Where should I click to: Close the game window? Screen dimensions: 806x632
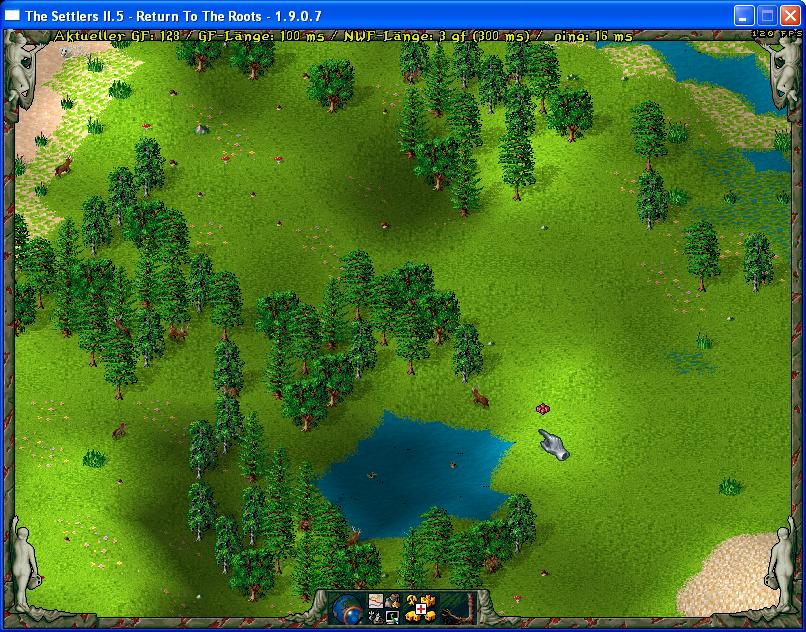[790, 16]
